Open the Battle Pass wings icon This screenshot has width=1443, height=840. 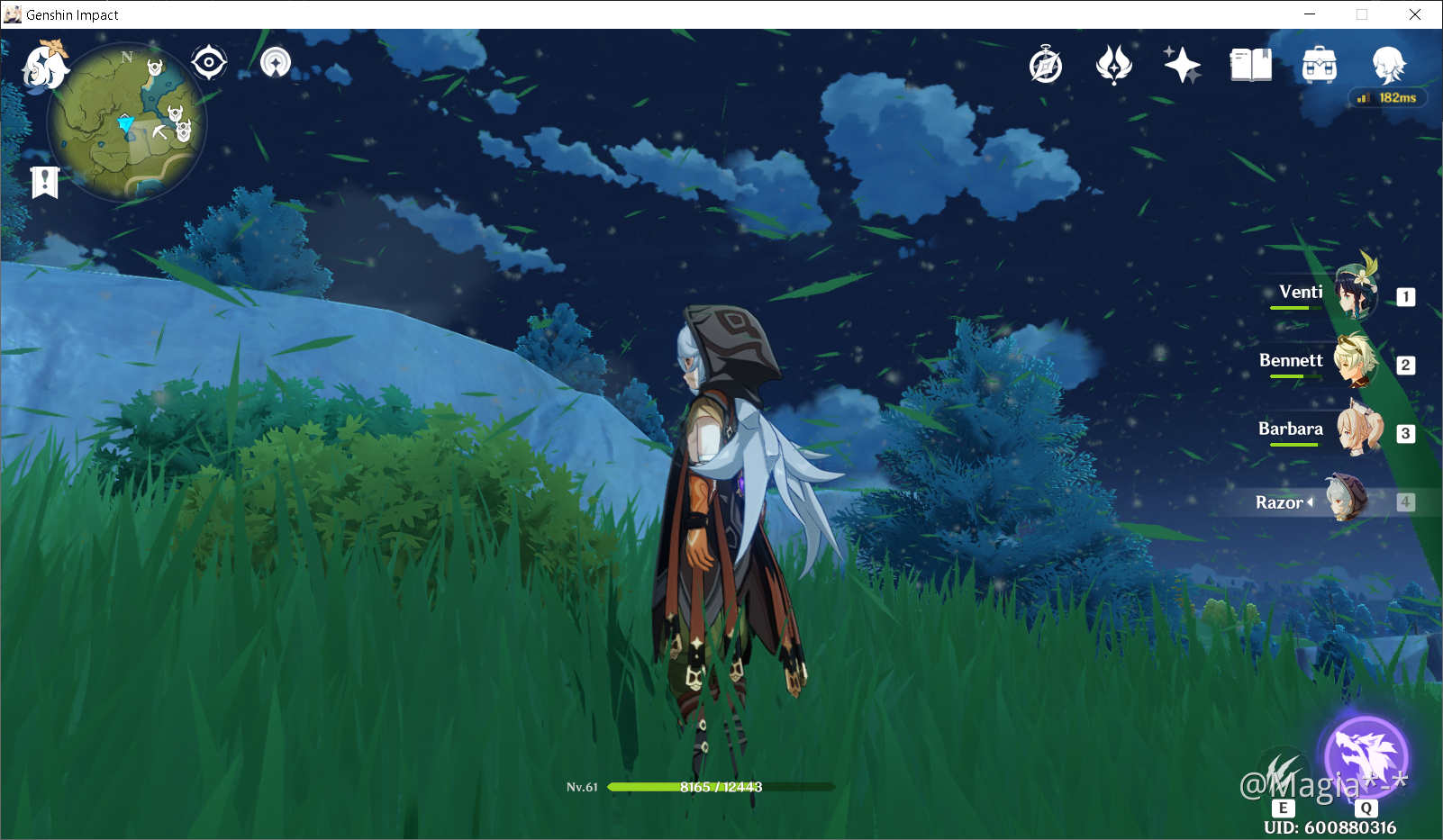[1115, 63]
